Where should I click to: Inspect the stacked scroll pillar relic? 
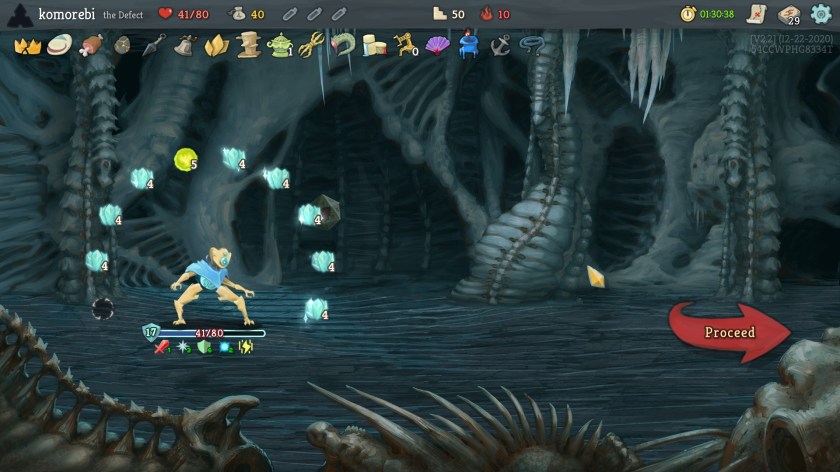(x=248, y=46)
